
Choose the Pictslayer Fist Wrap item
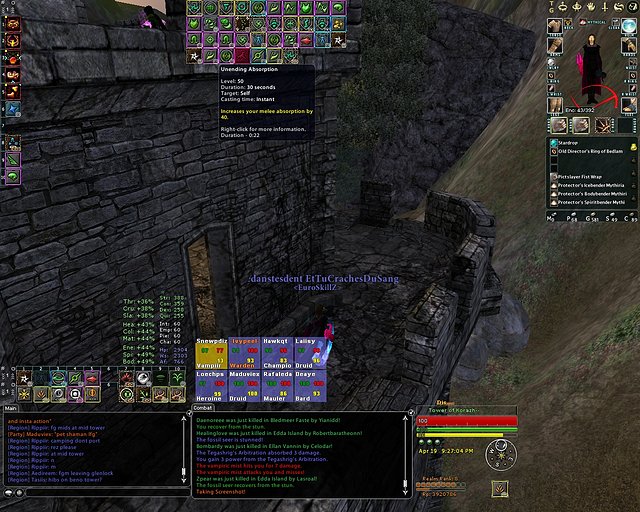pos(587,177)
